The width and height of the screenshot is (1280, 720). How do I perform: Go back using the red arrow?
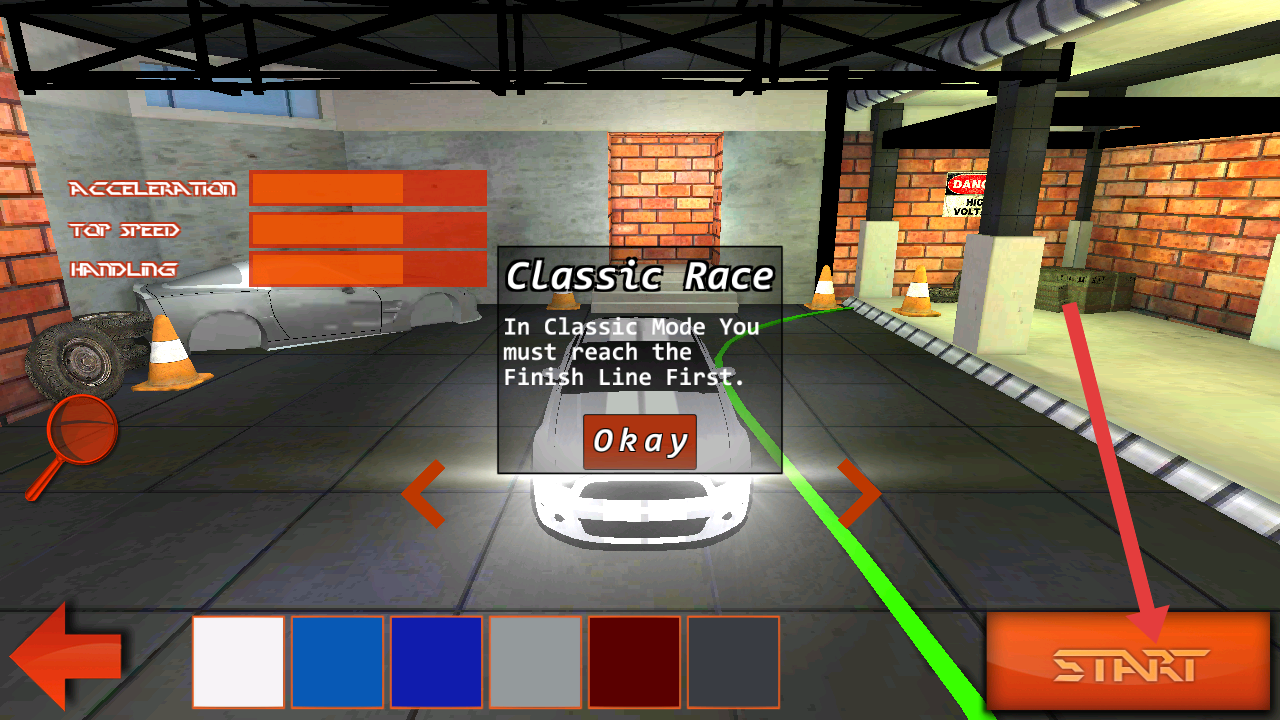66,658
